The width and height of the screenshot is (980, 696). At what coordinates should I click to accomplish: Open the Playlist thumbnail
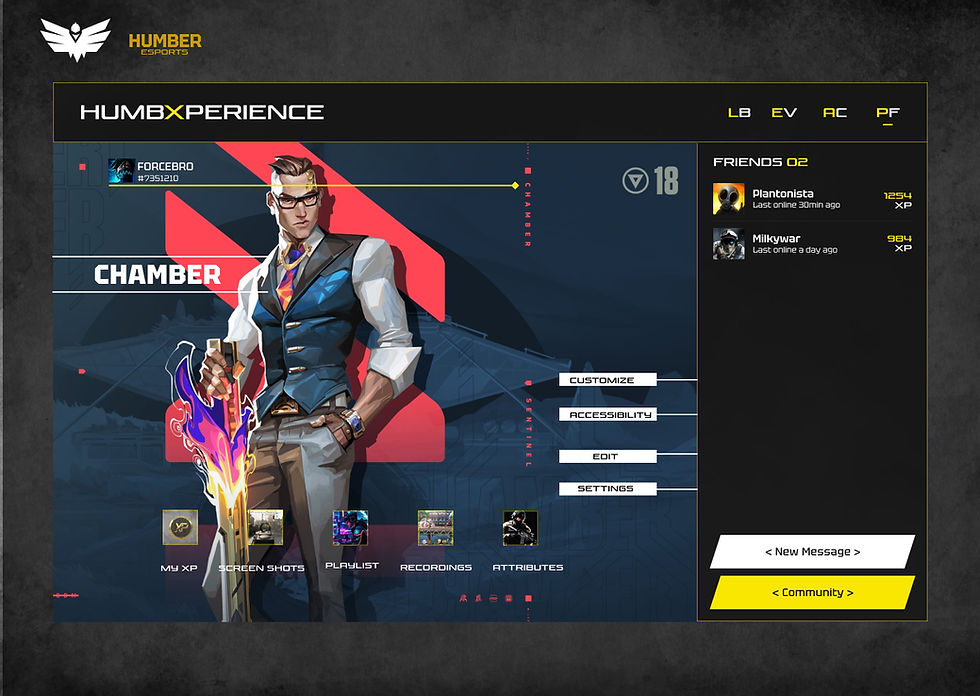[x=350, y=528]
